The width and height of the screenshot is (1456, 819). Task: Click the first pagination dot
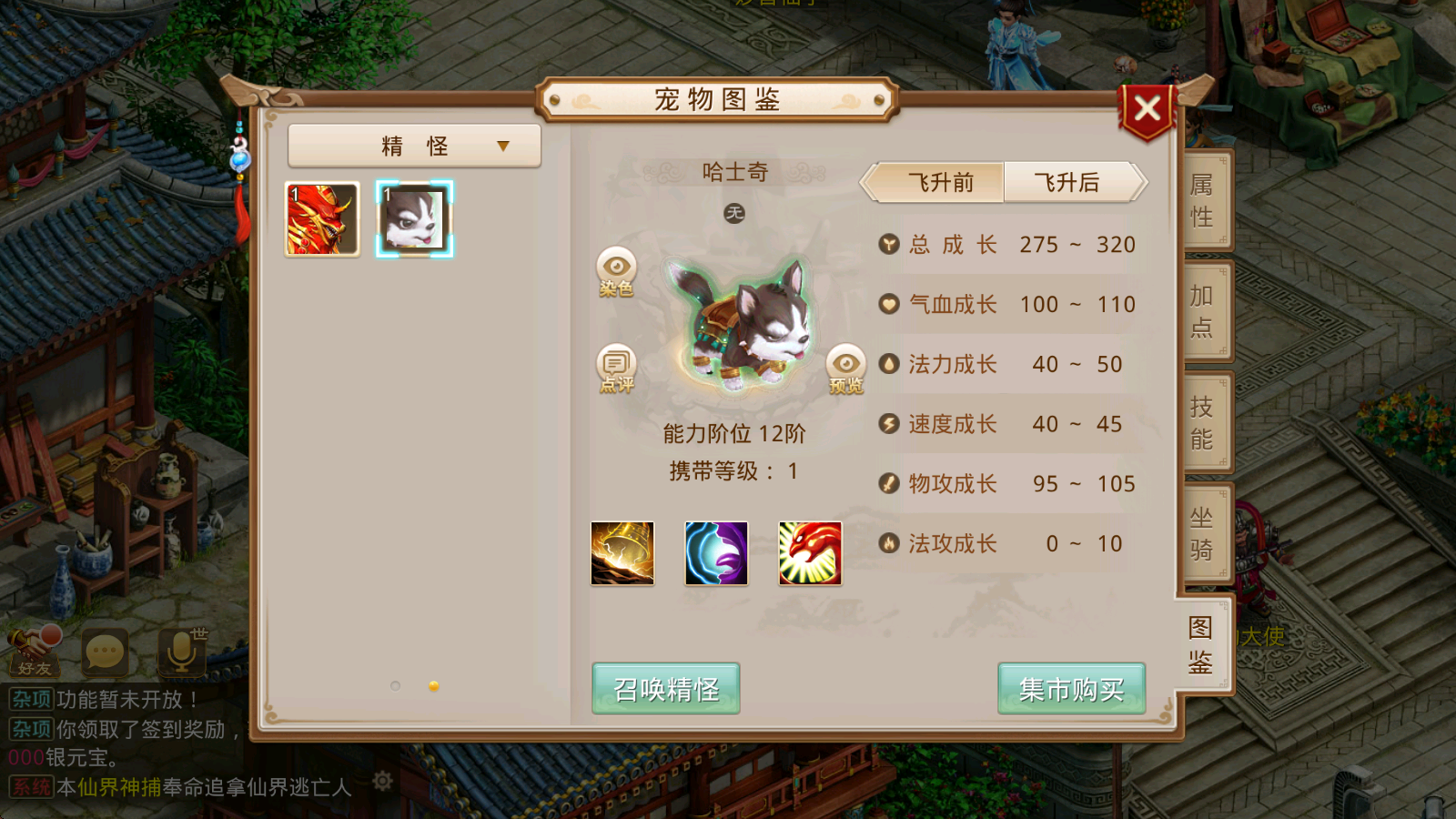click(395, 687)
